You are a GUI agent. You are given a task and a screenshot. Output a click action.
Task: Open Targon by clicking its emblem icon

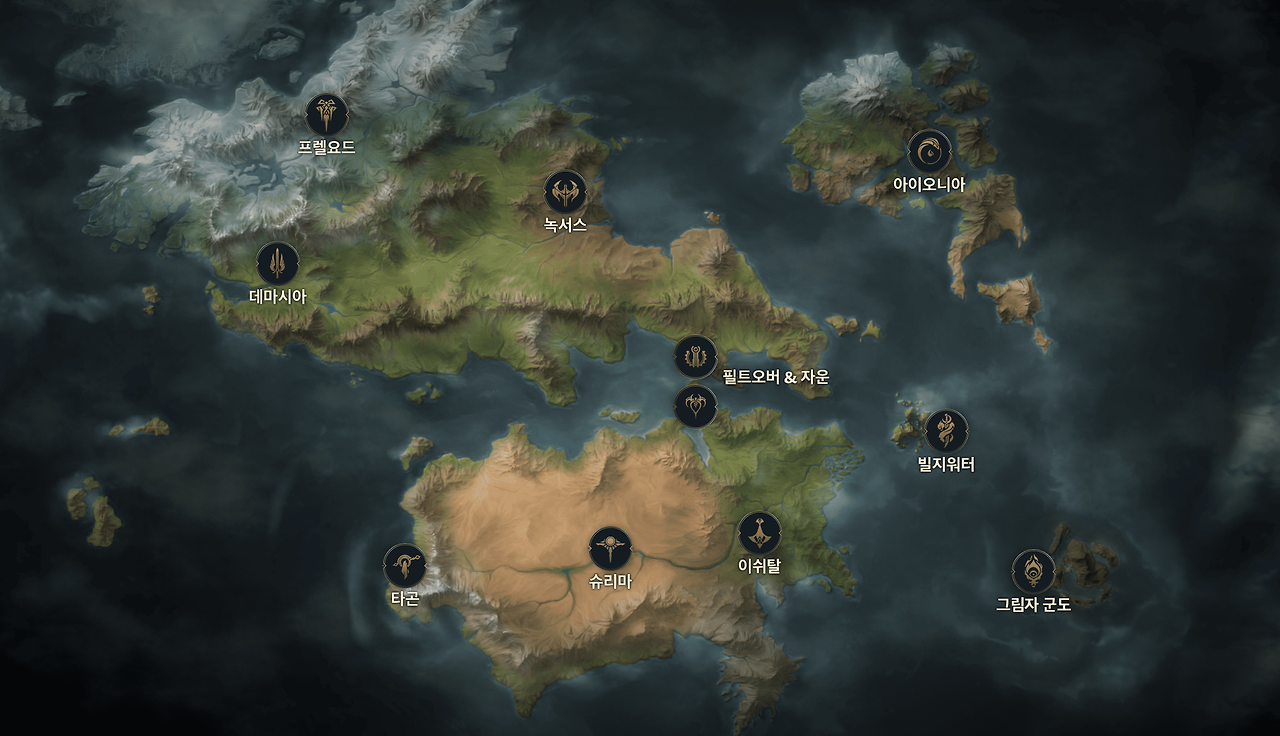coord(403,567)
